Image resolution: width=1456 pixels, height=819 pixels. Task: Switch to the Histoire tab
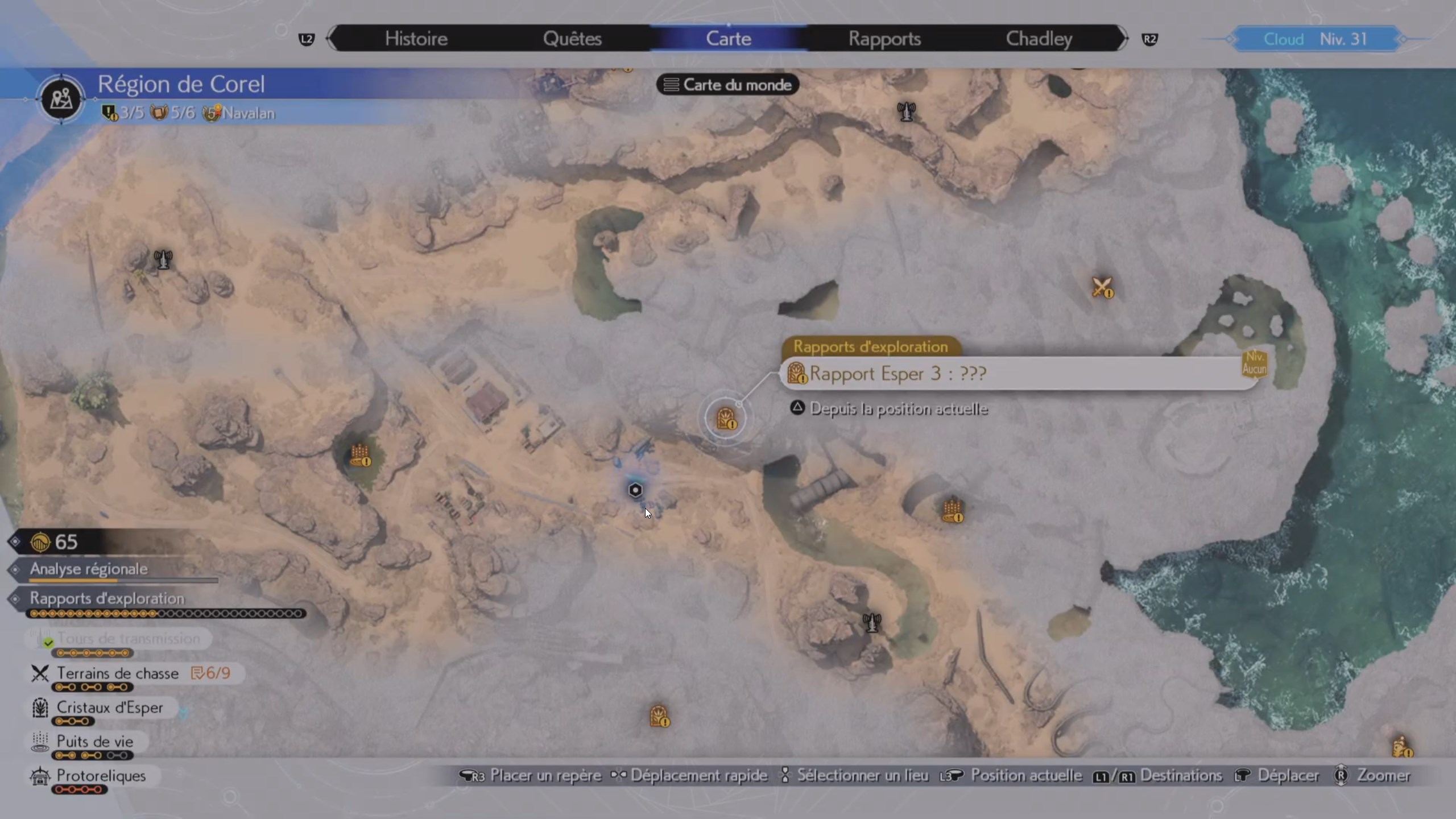tap(416, 39)
